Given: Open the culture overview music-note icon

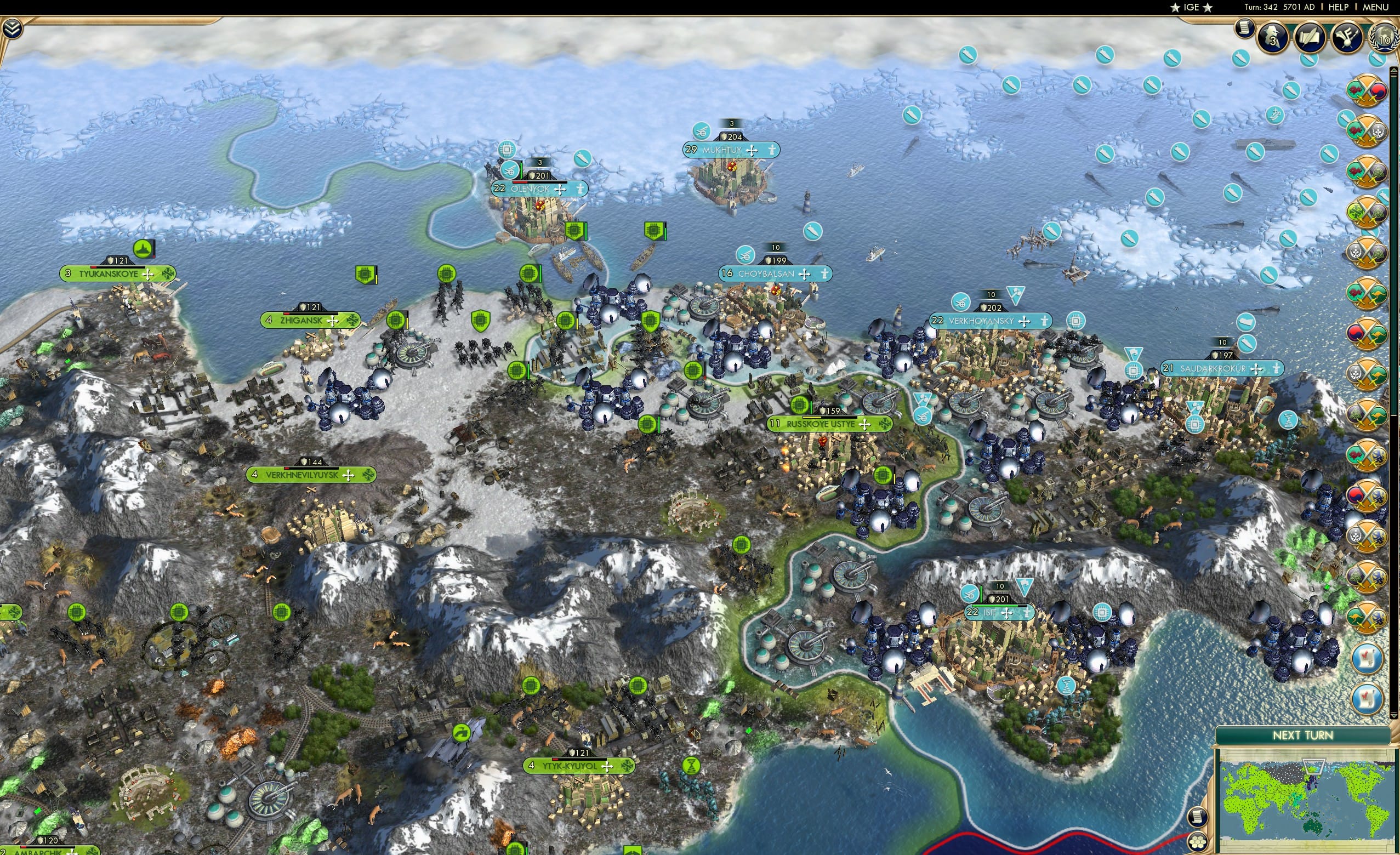Looking at the screenshot, I should point(1347,38).
